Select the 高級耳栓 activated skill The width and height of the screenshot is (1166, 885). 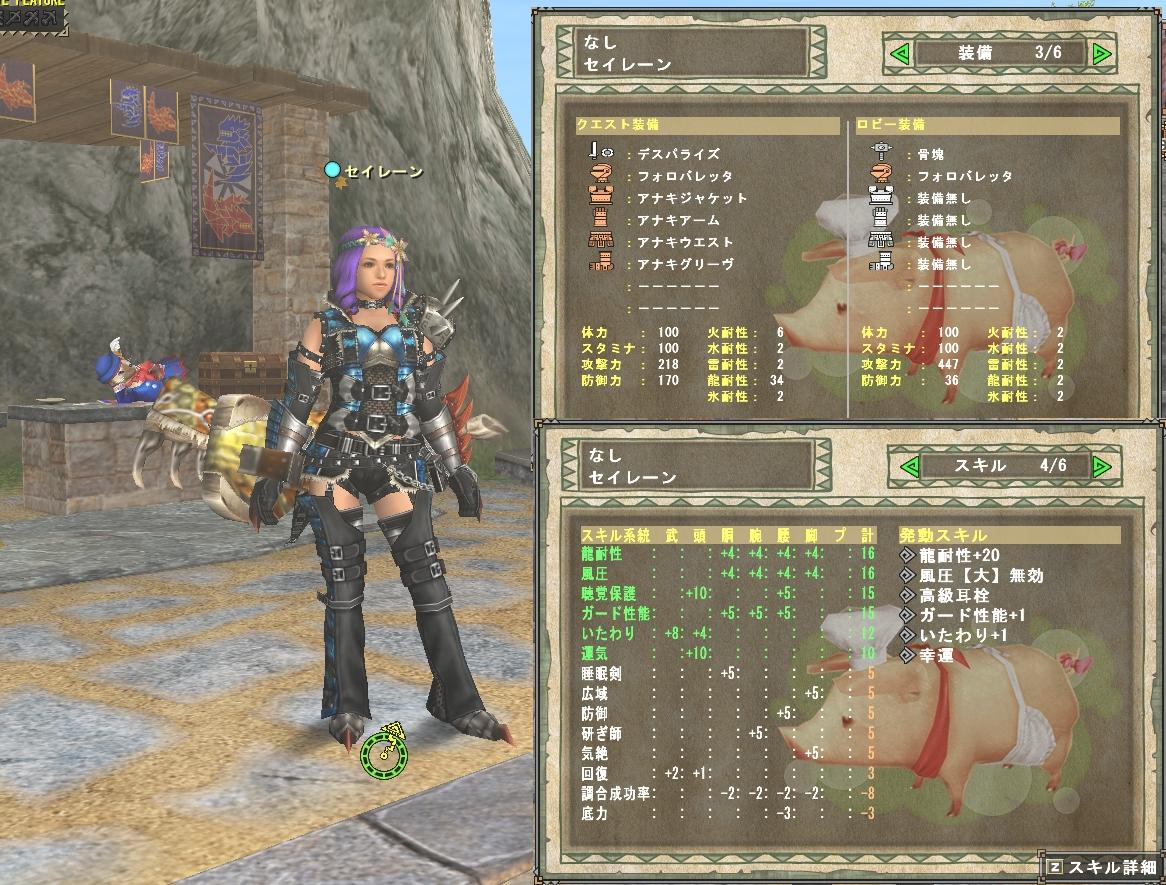click(953, 595)
